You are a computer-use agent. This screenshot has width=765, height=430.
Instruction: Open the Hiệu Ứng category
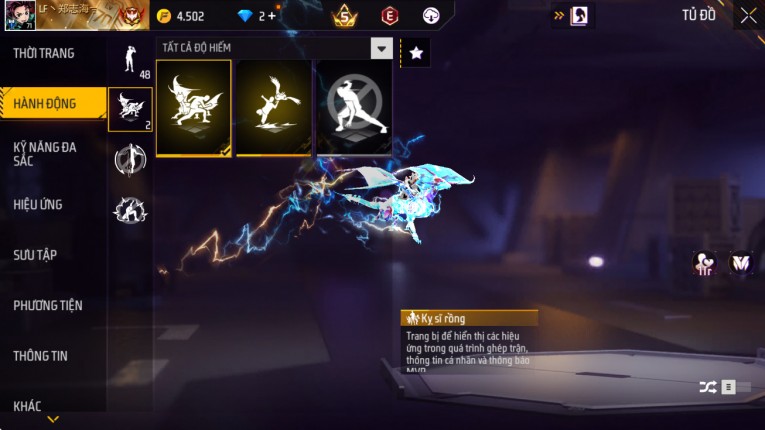(38, 204)
